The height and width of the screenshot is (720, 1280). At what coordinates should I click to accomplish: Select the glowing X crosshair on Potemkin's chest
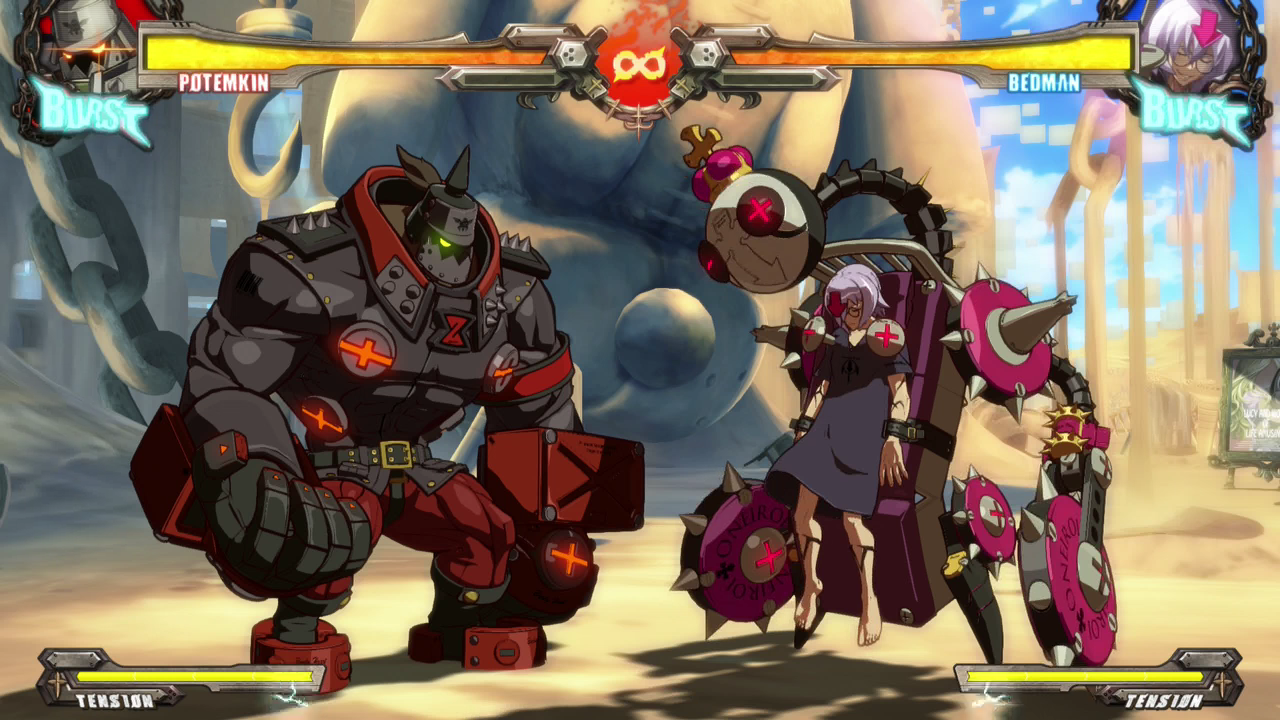(x=366, y=351)
